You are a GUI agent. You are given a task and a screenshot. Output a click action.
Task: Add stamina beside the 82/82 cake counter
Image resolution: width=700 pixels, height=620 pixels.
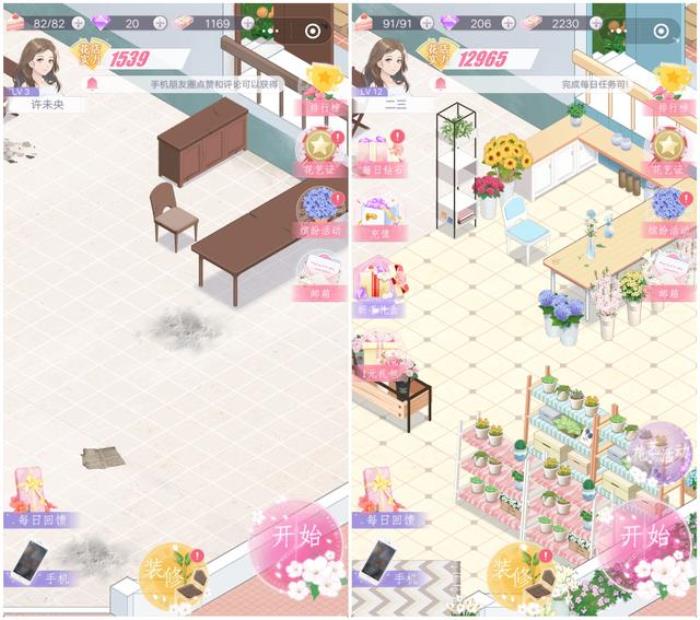click(x=78, y=23)
